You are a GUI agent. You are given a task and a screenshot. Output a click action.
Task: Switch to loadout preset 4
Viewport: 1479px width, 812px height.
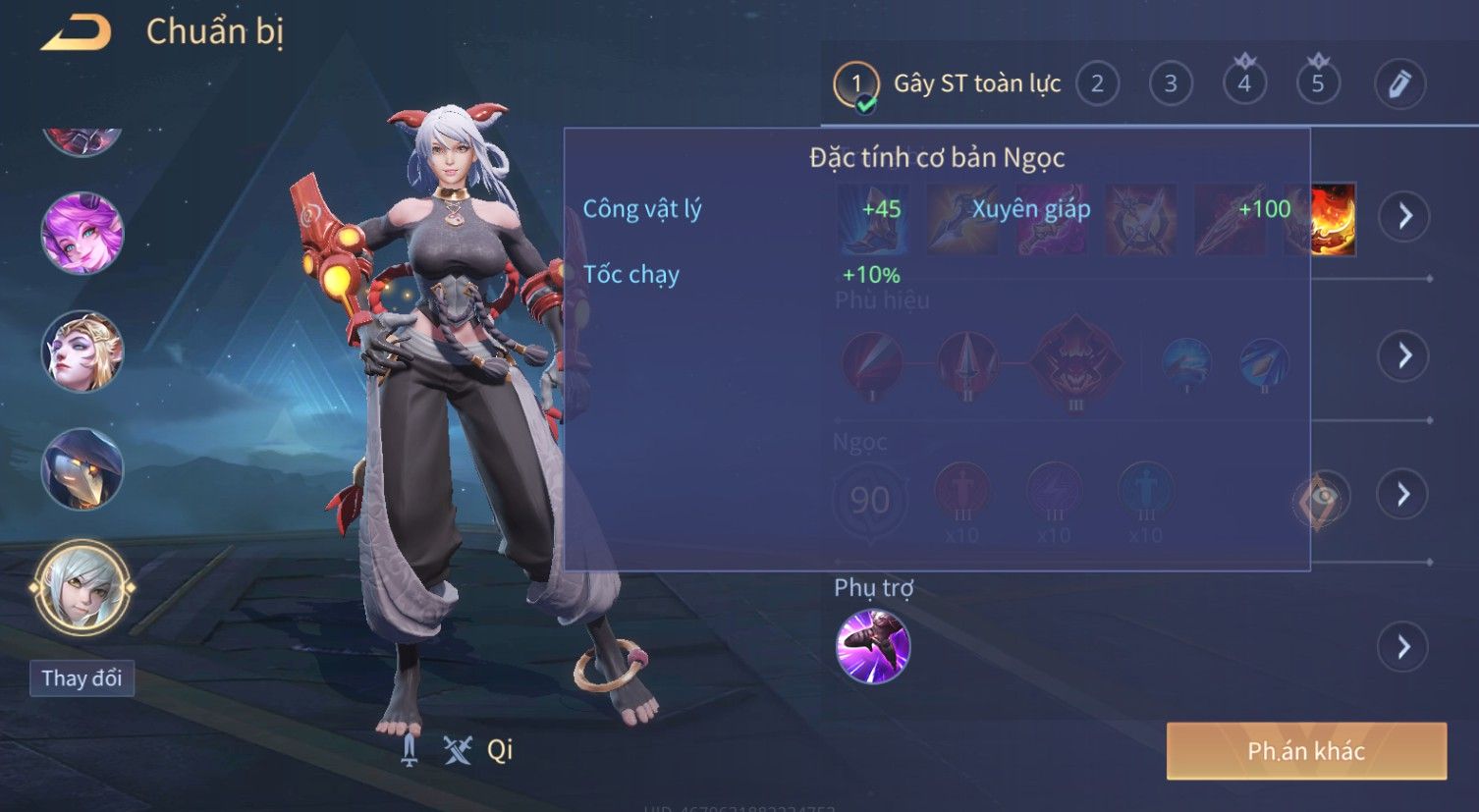(x=1244, y=84)
